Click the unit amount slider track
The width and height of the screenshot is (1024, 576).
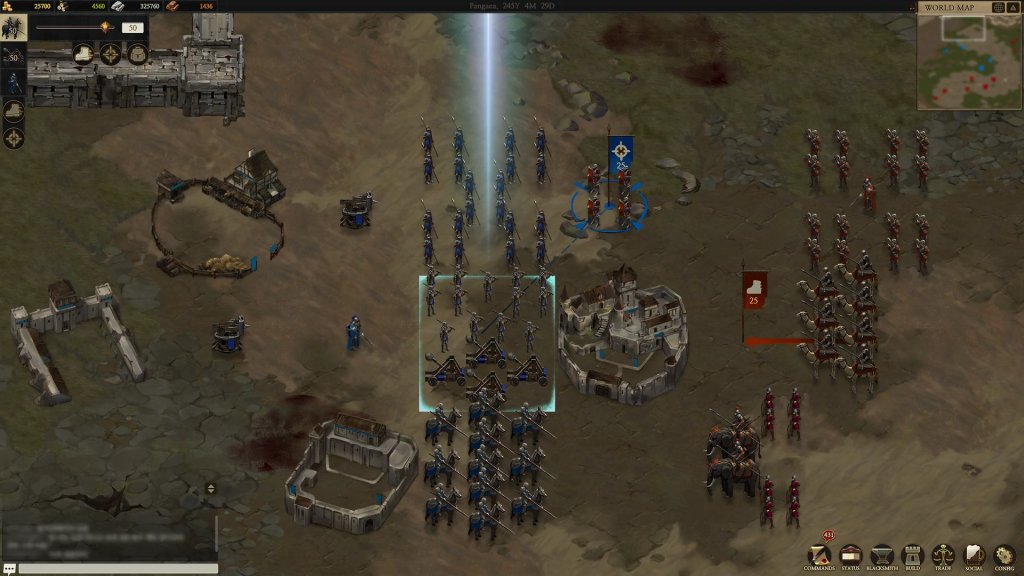point(70,28)
